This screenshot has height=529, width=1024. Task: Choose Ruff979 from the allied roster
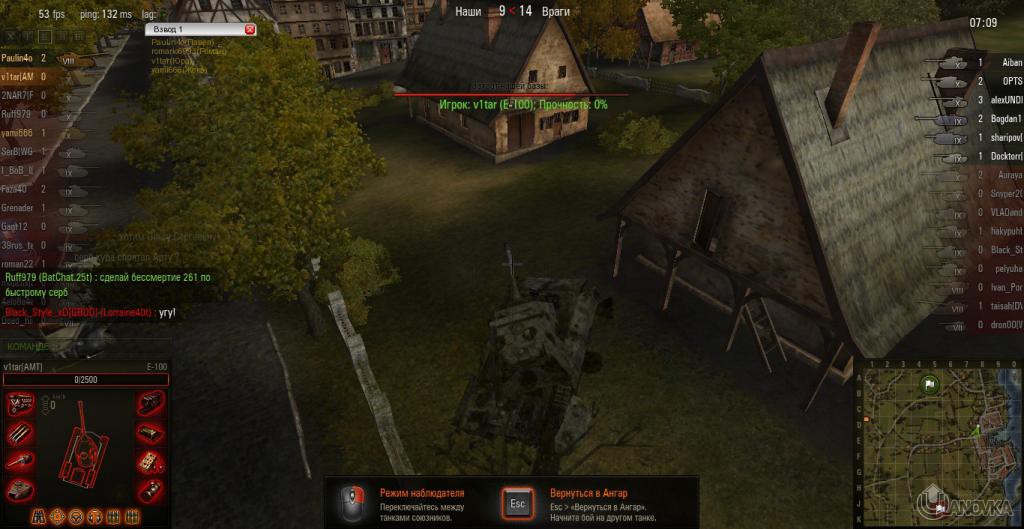click(18, 114)
